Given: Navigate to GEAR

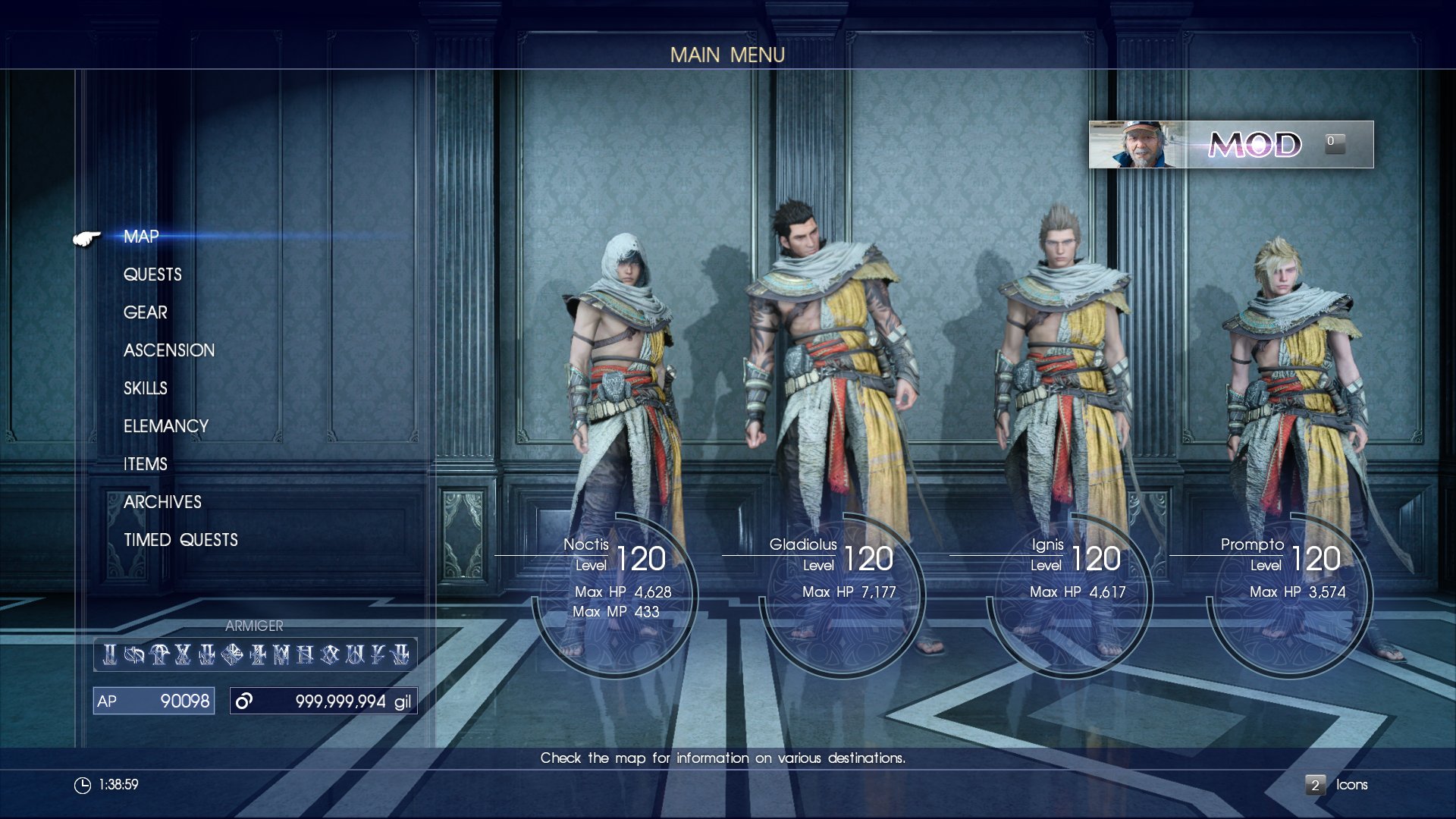Looking at the screenshot, I should coord(145,312).
